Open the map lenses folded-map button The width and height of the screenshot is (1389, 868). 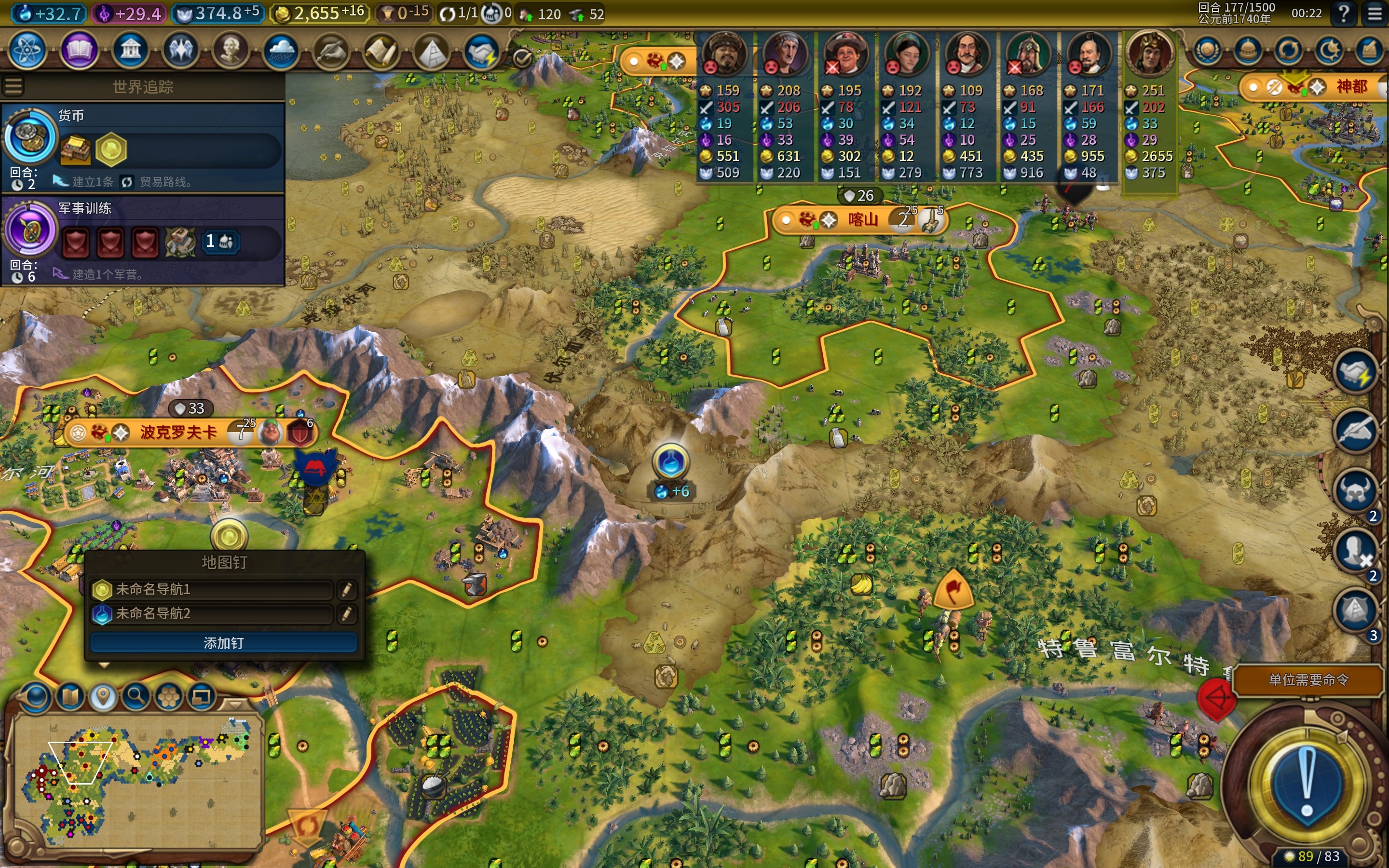(x=70, y=697)
